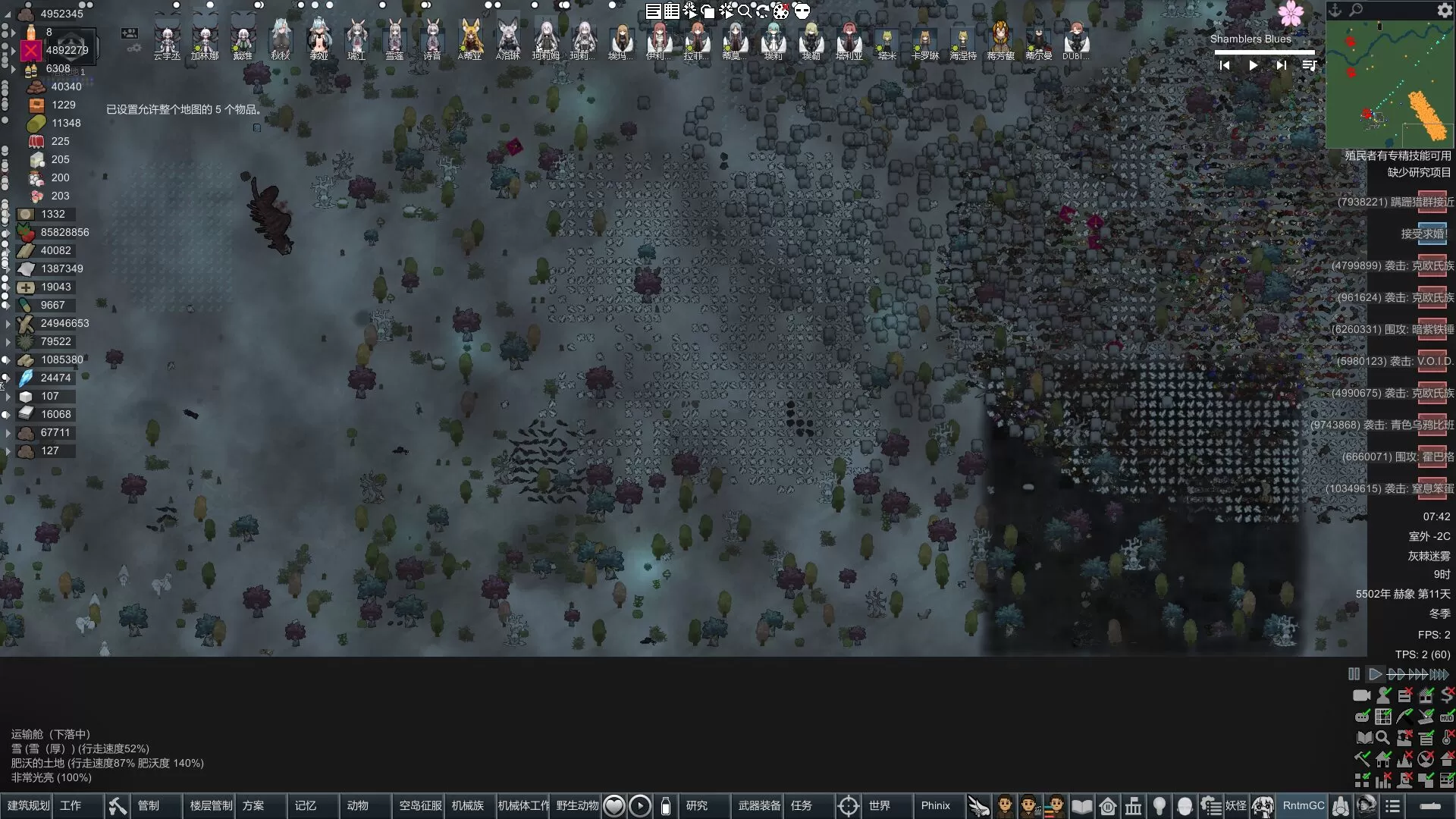Open the music playlist
Image resolution: width=1456 pixels, height=819 pixels.
[1309, 66]
